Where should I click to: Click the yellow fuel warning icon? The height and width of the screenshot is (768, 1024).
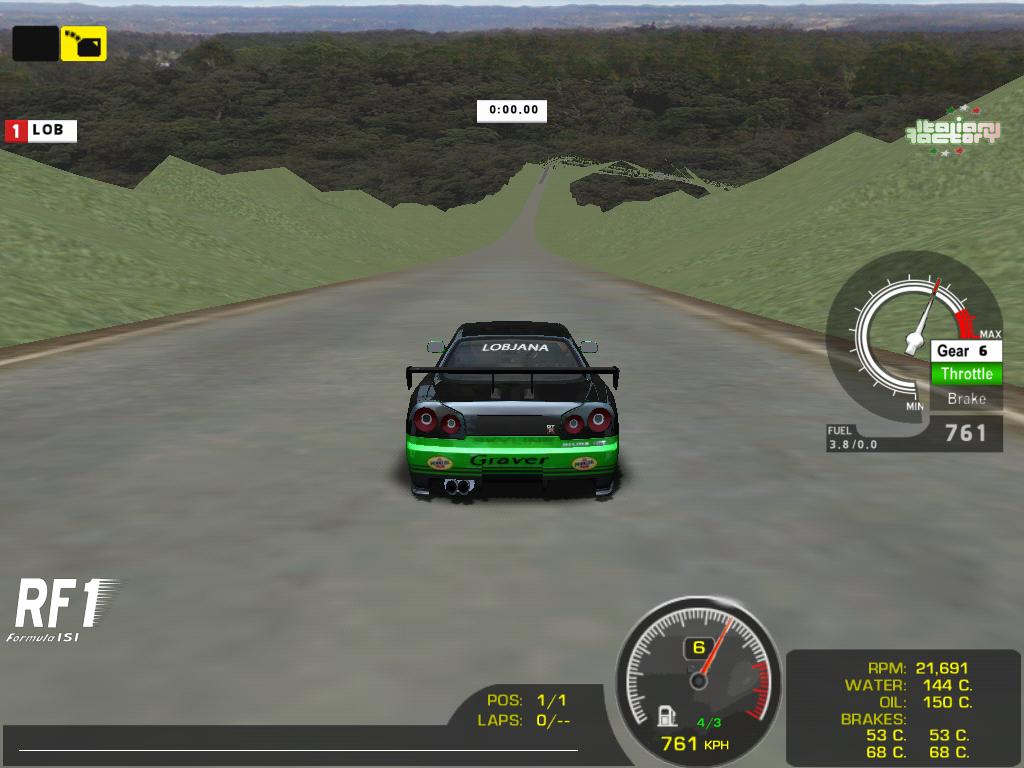pos(83,43)
